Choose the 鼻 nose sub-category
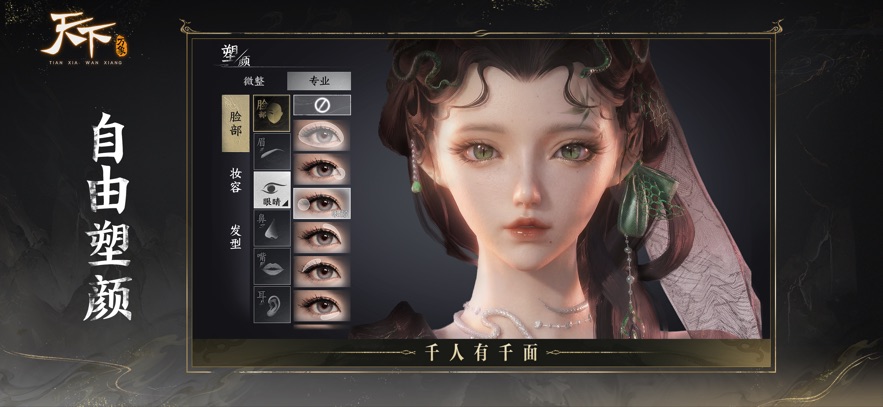Screen dimensions: 883x407 pyautogui.click(x=272, y=229)
